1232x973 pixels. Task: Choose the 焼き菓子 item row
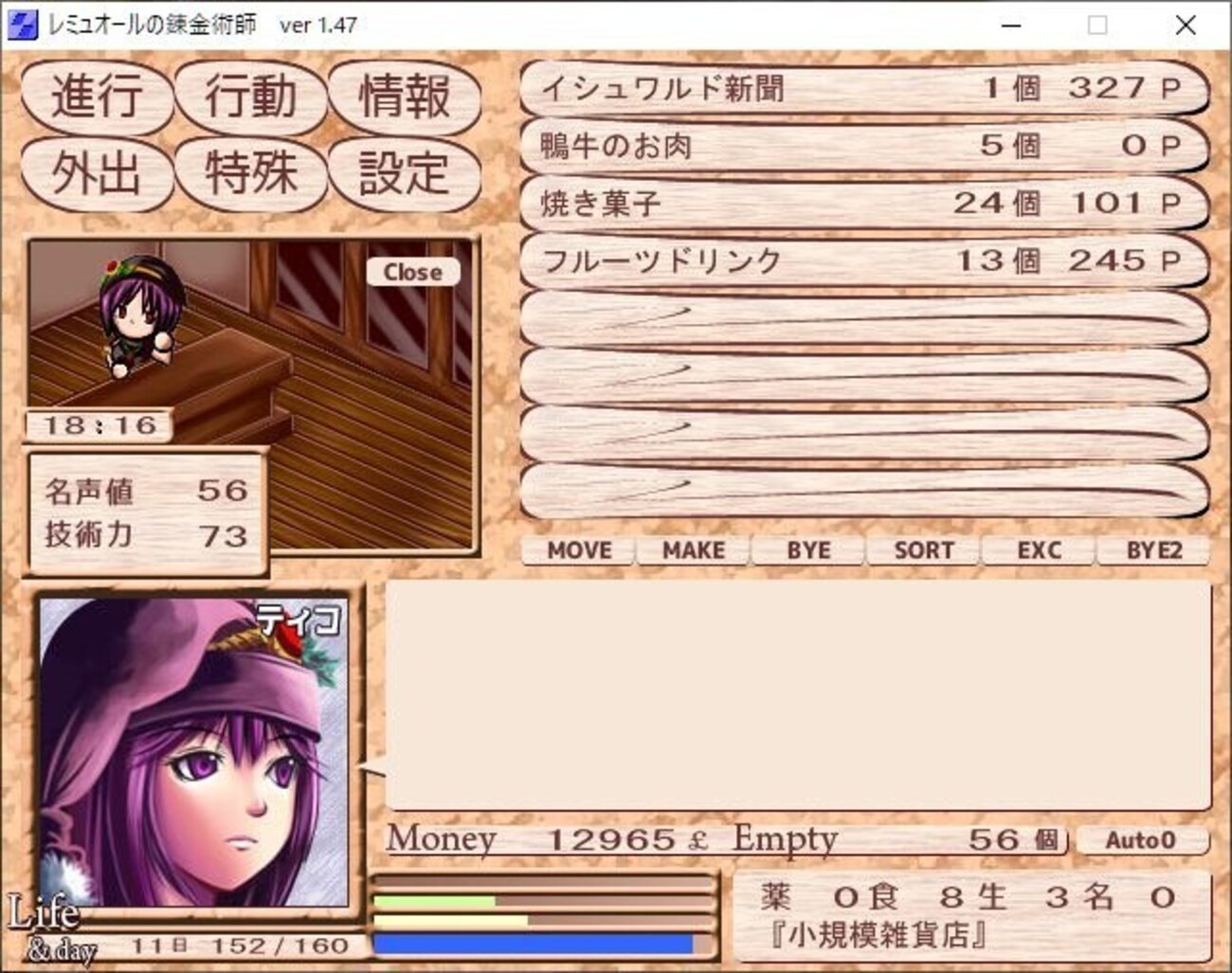[x=863, y=203]
